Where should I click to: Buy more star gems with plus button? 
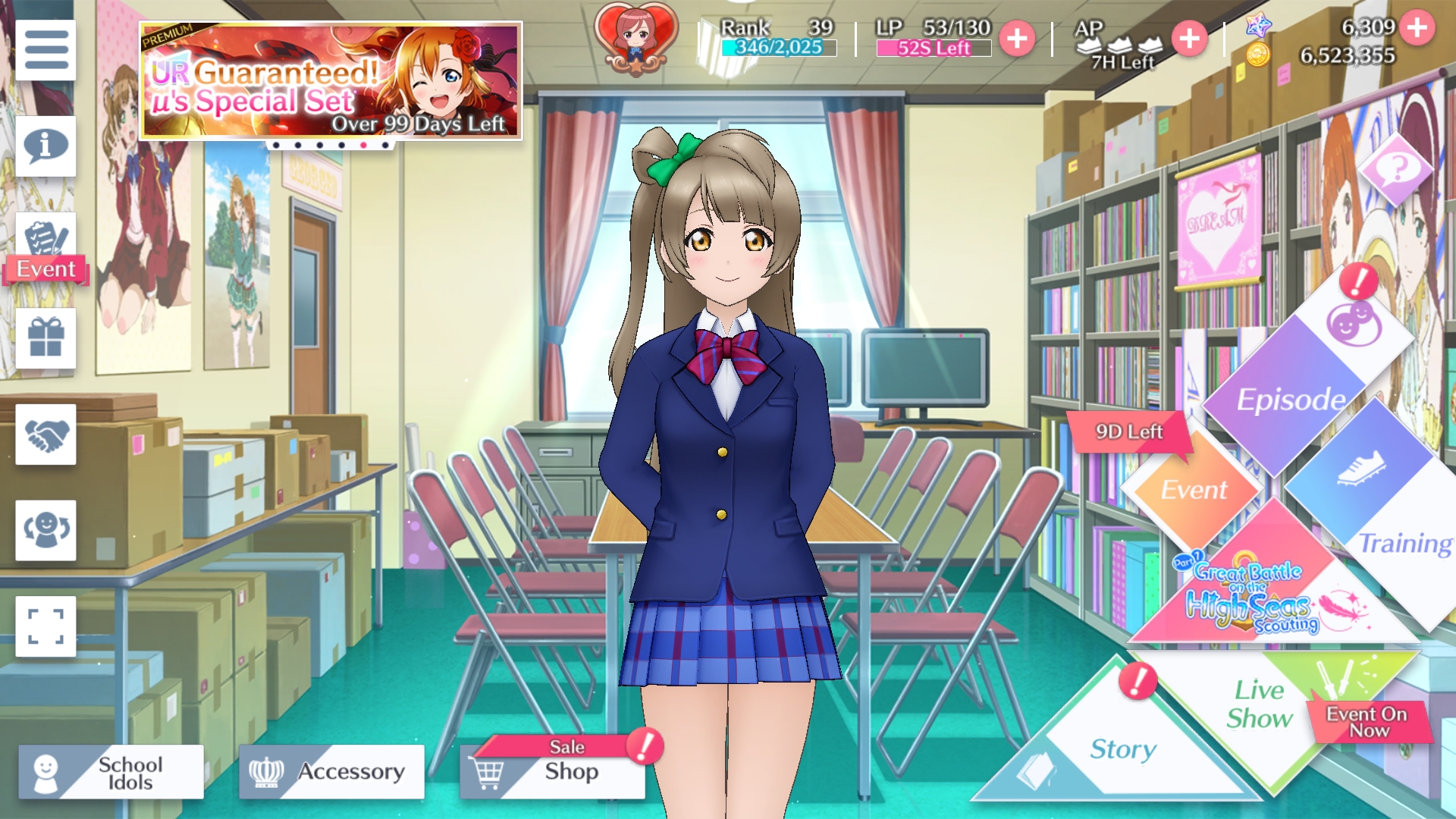point(1417,27)
